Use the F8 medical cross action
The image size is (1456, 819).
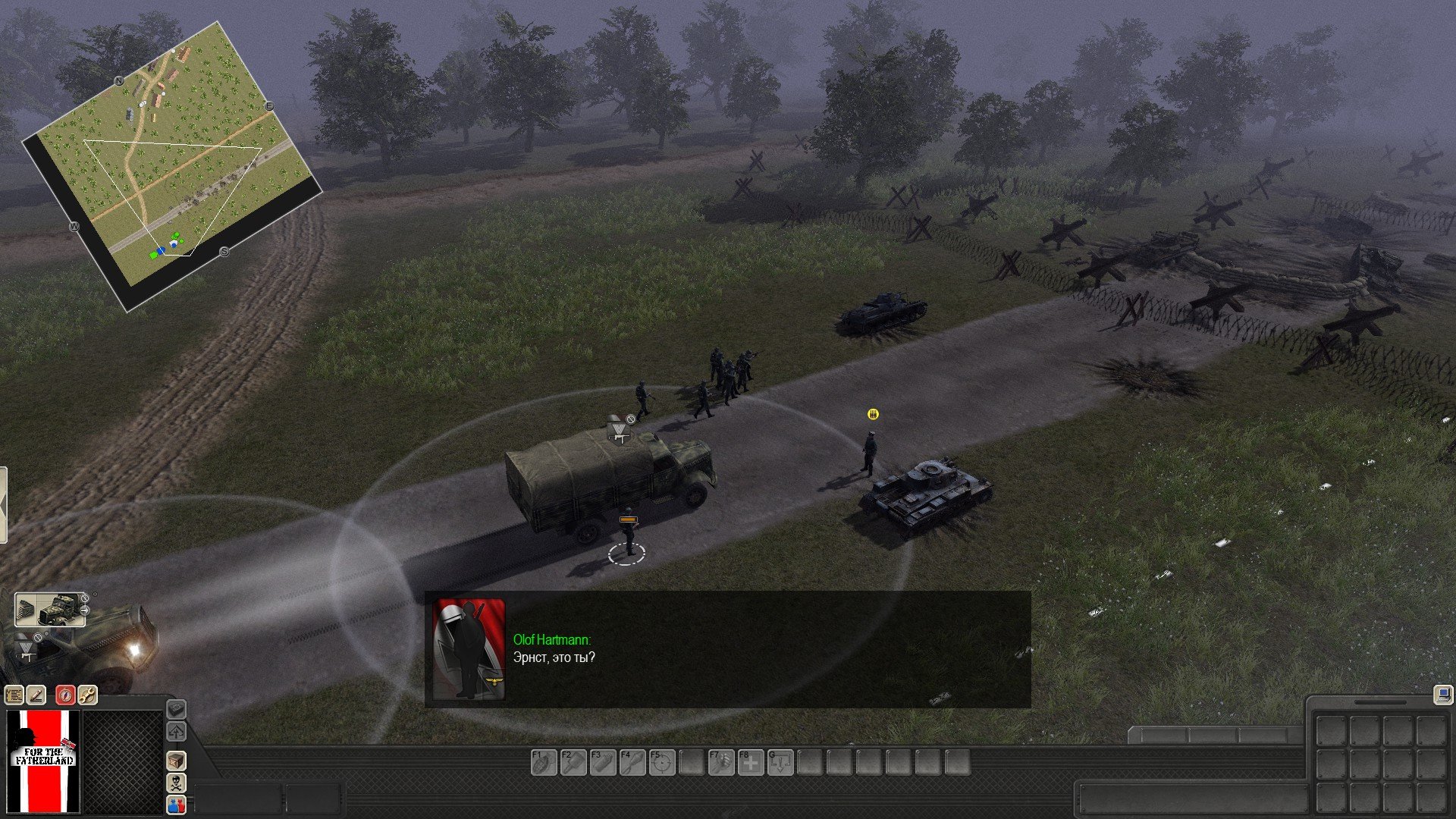[x=751, y=762]
